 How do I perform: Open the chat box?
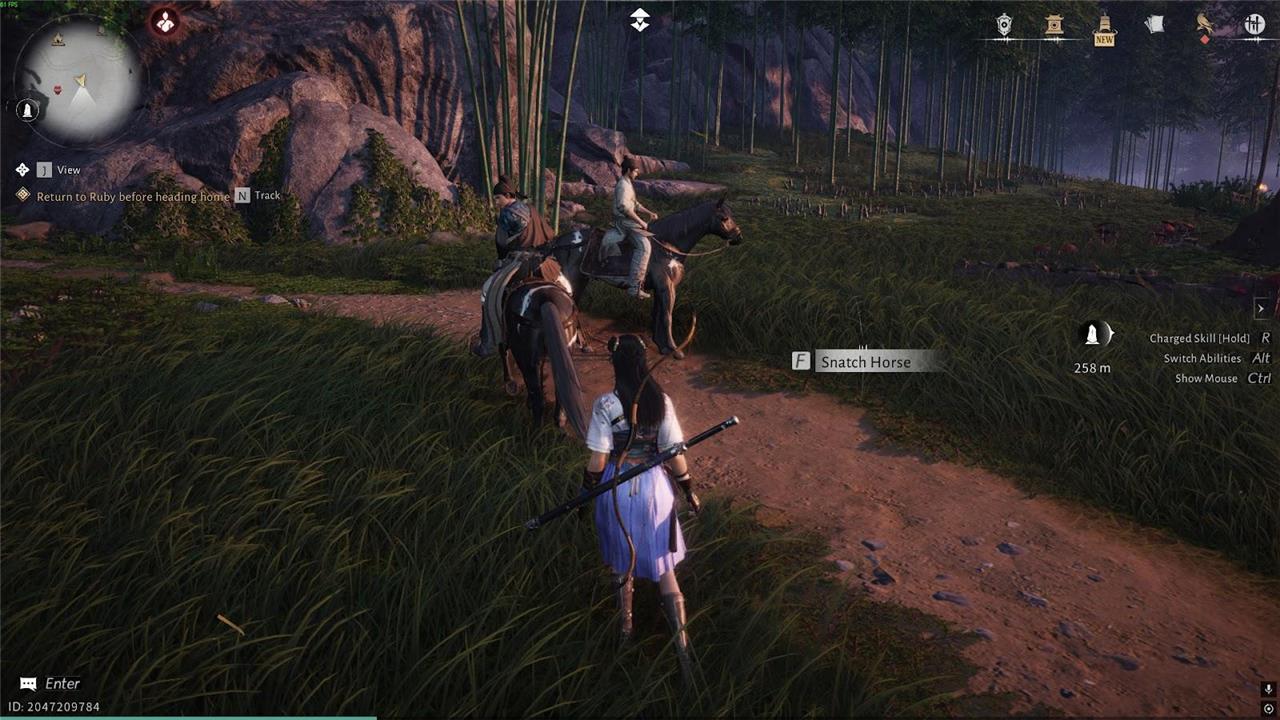50,684
